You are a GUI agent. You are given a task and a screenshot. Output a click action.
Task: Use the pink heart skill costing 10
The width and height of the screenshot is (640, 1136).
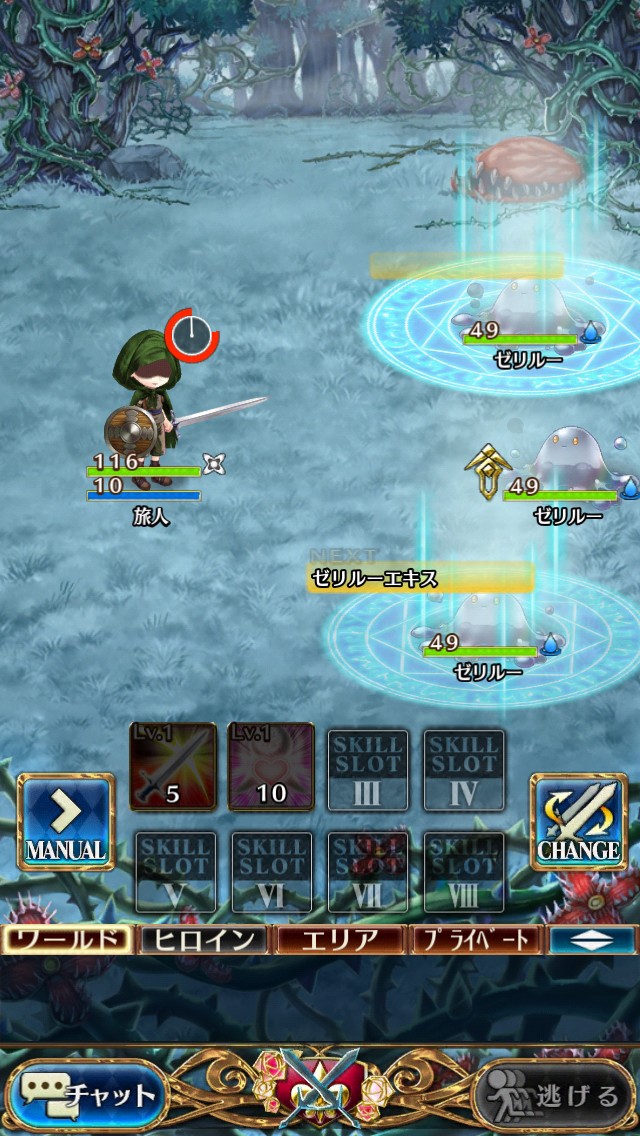point(270,767)
